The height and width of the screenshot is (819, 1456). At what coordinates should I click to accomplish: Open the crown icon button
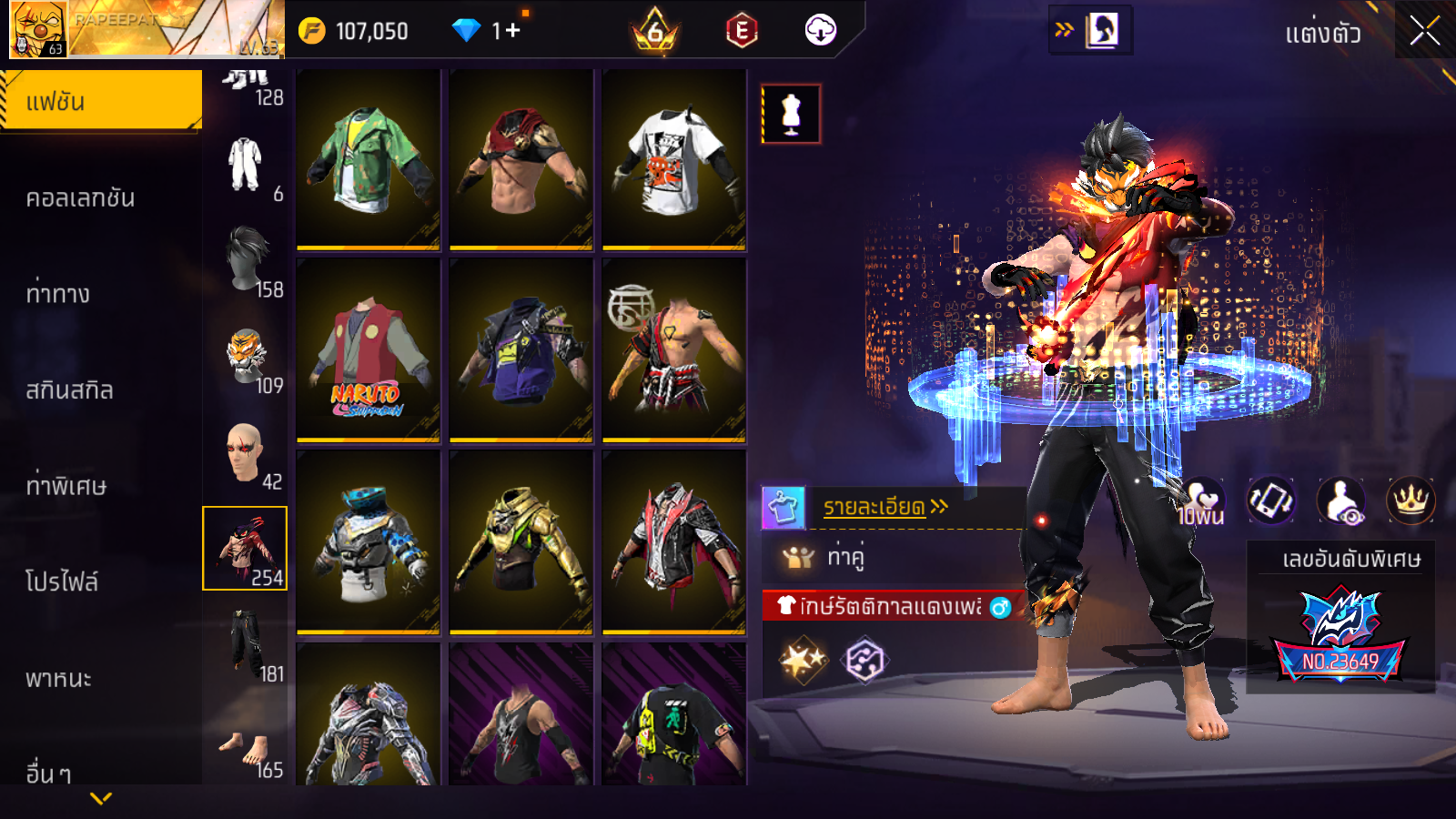(1410, 500)
